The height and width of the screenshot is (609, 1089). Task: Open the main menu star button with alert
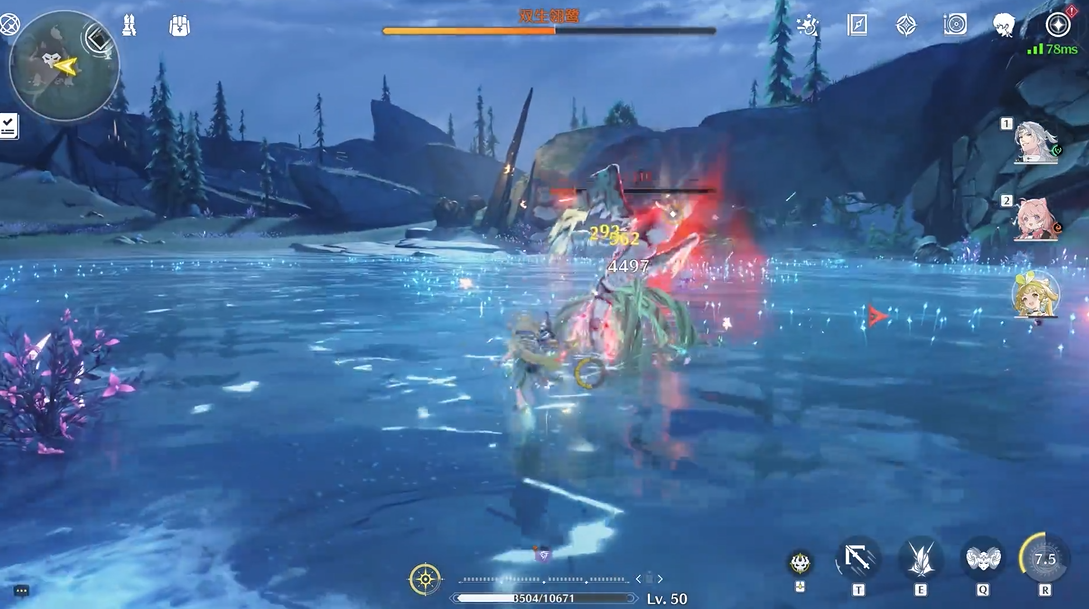1058,25
